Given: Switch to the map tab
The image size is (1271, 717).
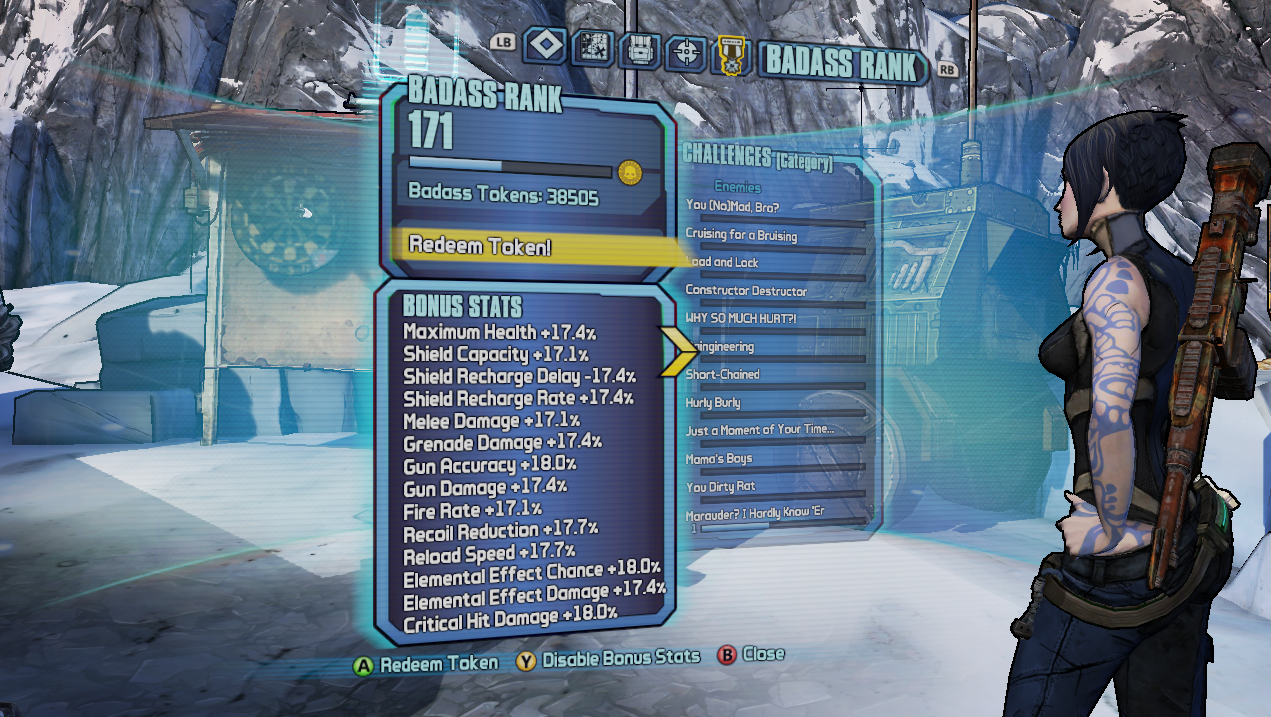Looking at the screenshot, I should point(591,48).
